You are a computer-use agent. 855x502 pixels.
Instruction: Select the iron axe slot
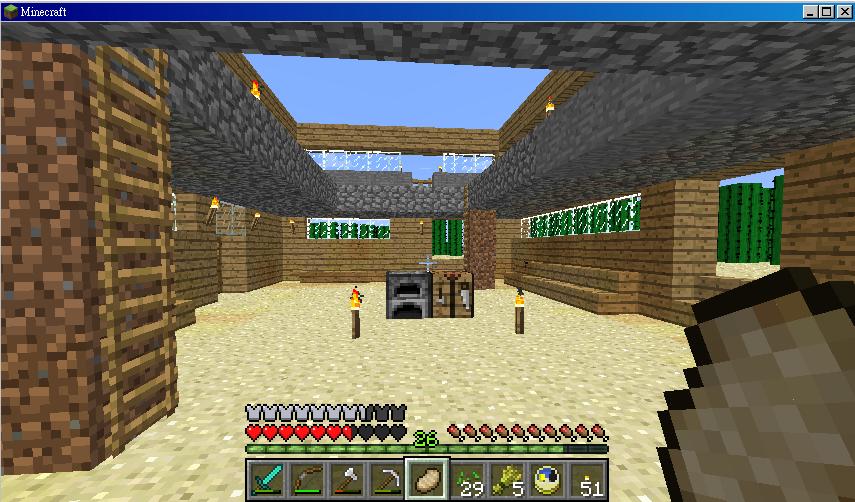346,478
